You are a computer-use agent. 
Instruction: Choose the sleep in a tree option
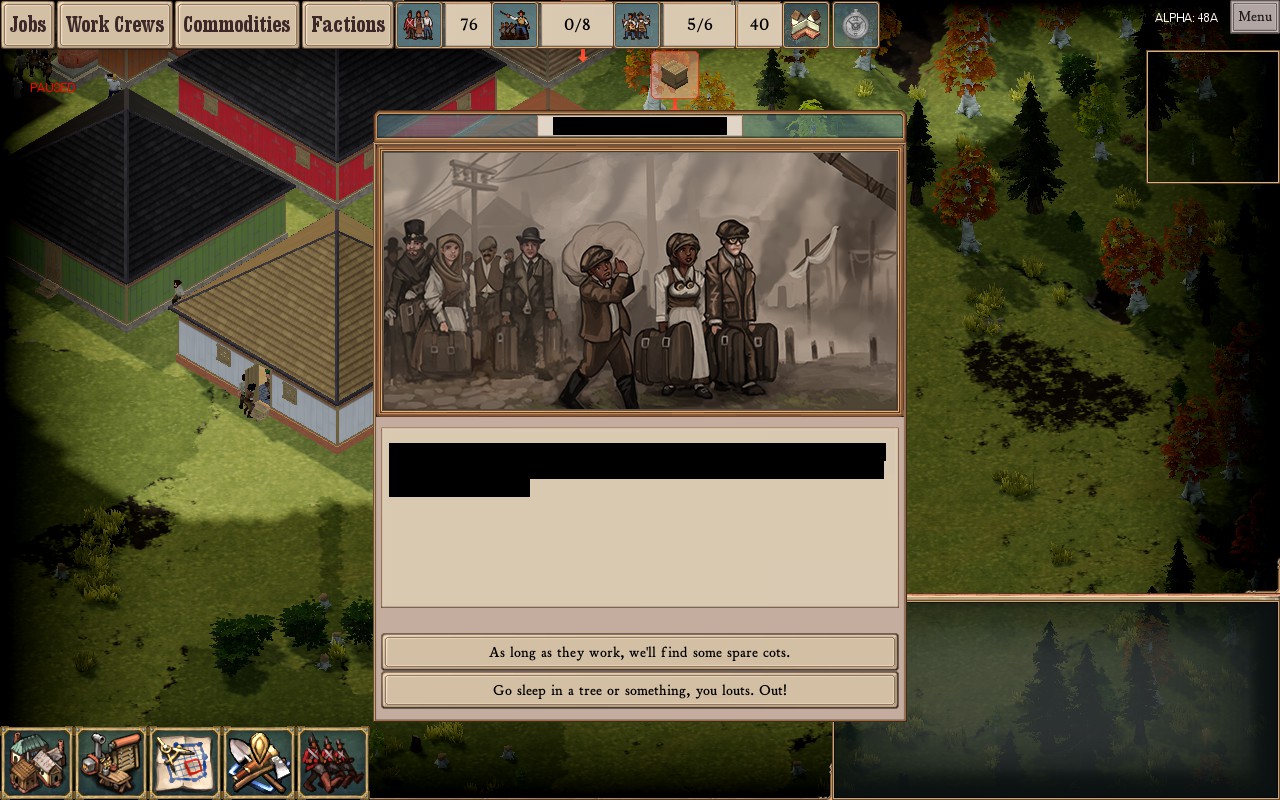(x=640, y=690)
